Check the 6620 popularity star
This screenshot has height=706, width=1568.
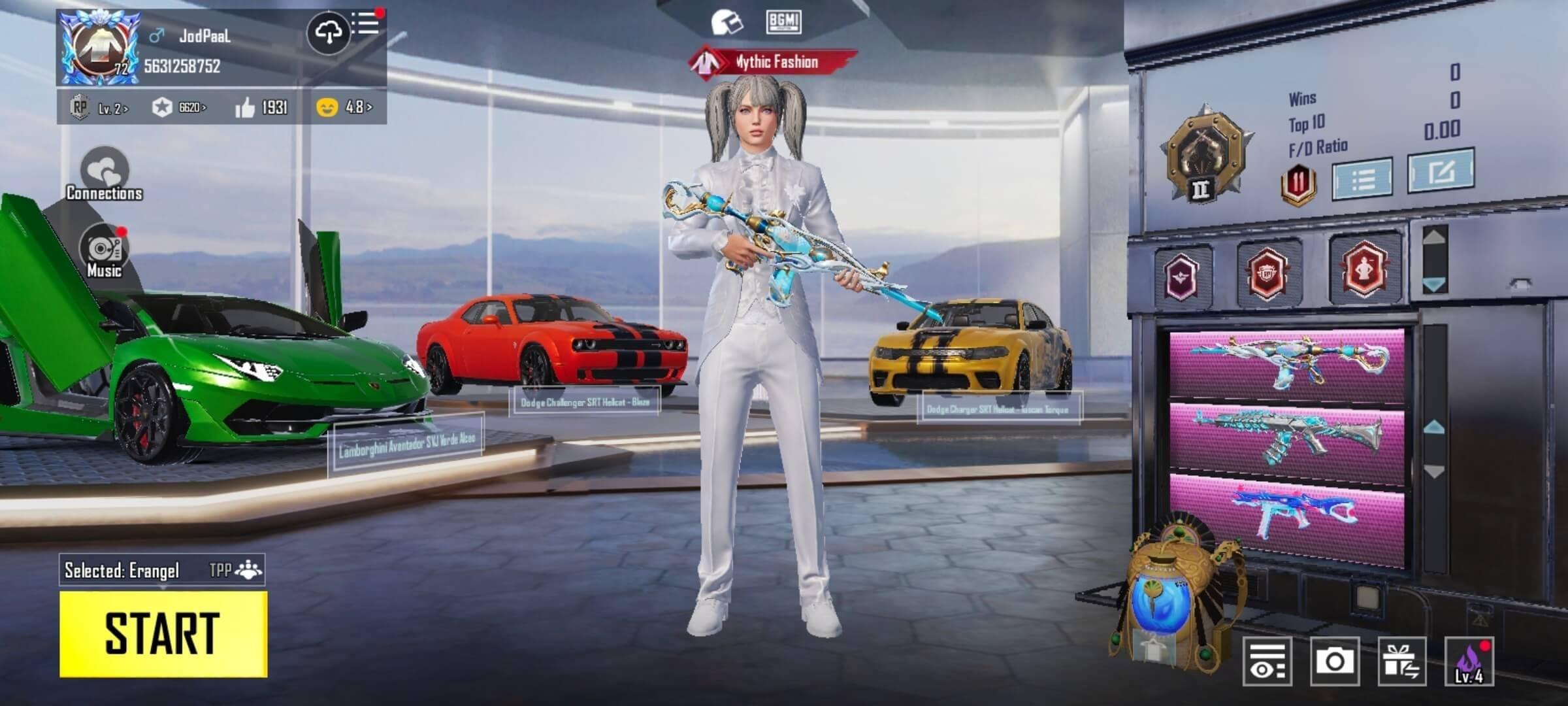pyautogui.click(x=178, y=108)
